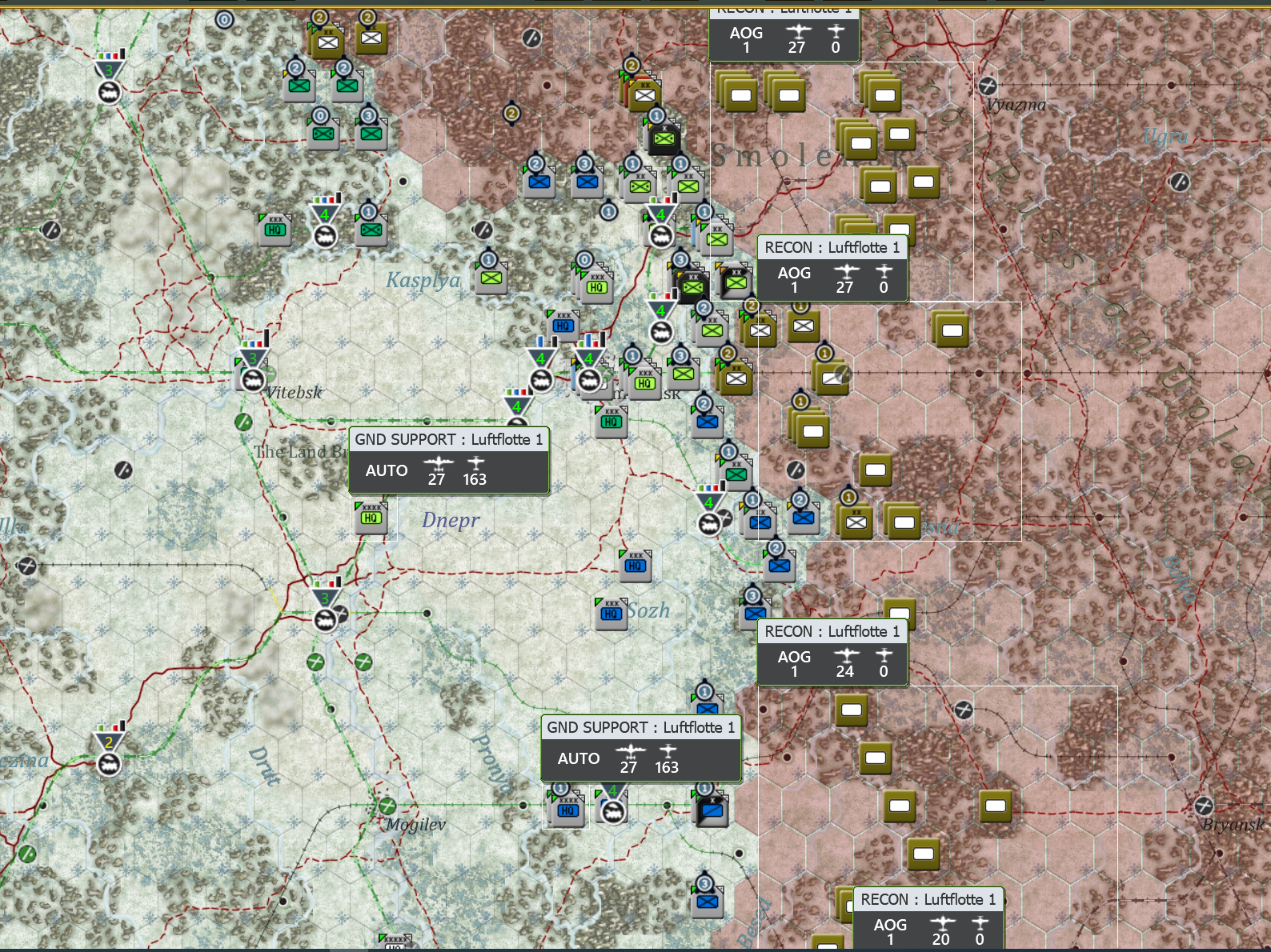1271x952 pixels.
Task: Open the GND SUPPORT : Luftflotte 1 header
Action: [x=450, y=438]
